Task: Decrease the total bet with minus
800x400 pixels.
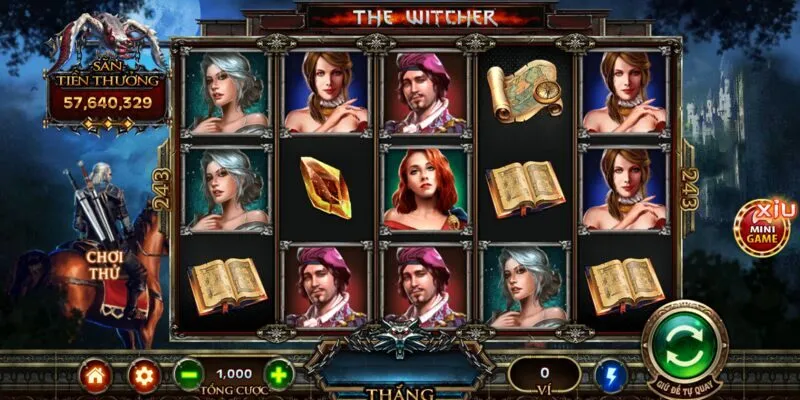Action: pos(188,376)
